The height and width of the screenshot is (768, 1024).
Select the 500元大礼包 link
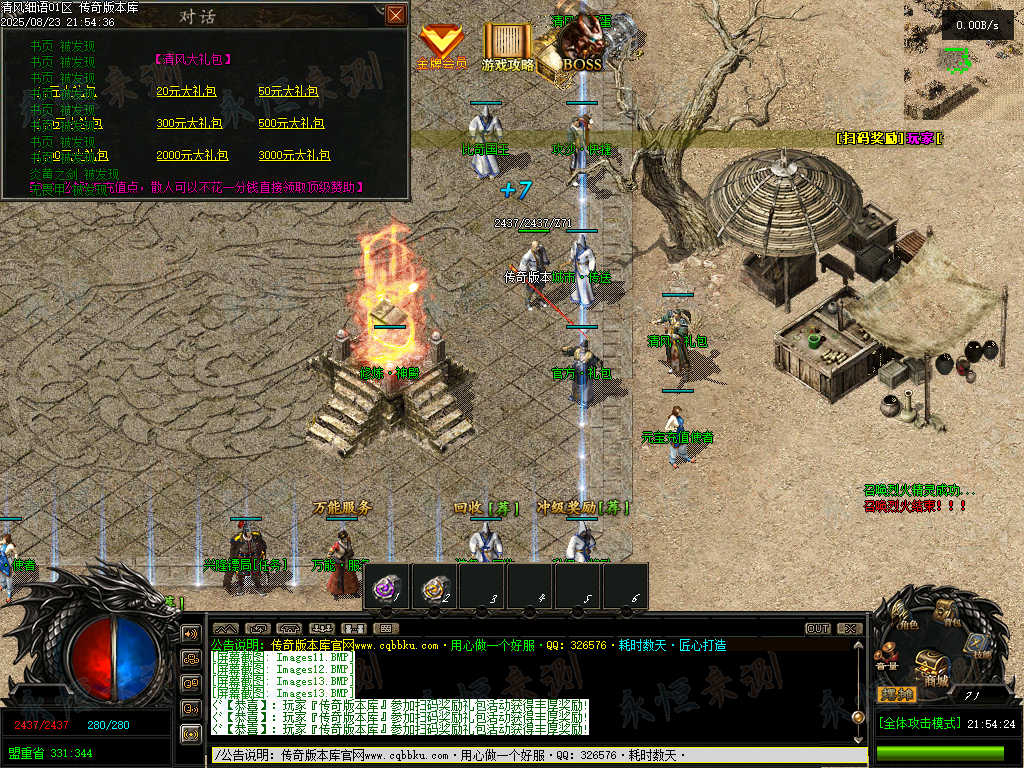point(292,123)
